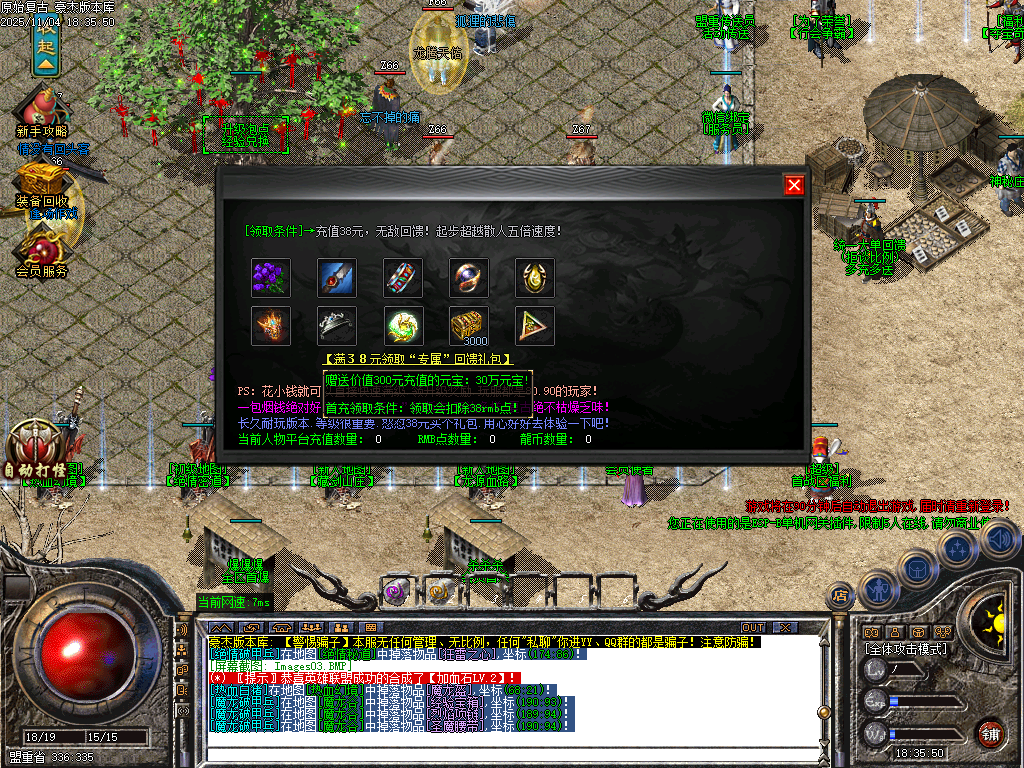This screenshot has height=768, width=1024.
Task: Select the jeweled bracelet reward icon
Action: tap(403, 277)
